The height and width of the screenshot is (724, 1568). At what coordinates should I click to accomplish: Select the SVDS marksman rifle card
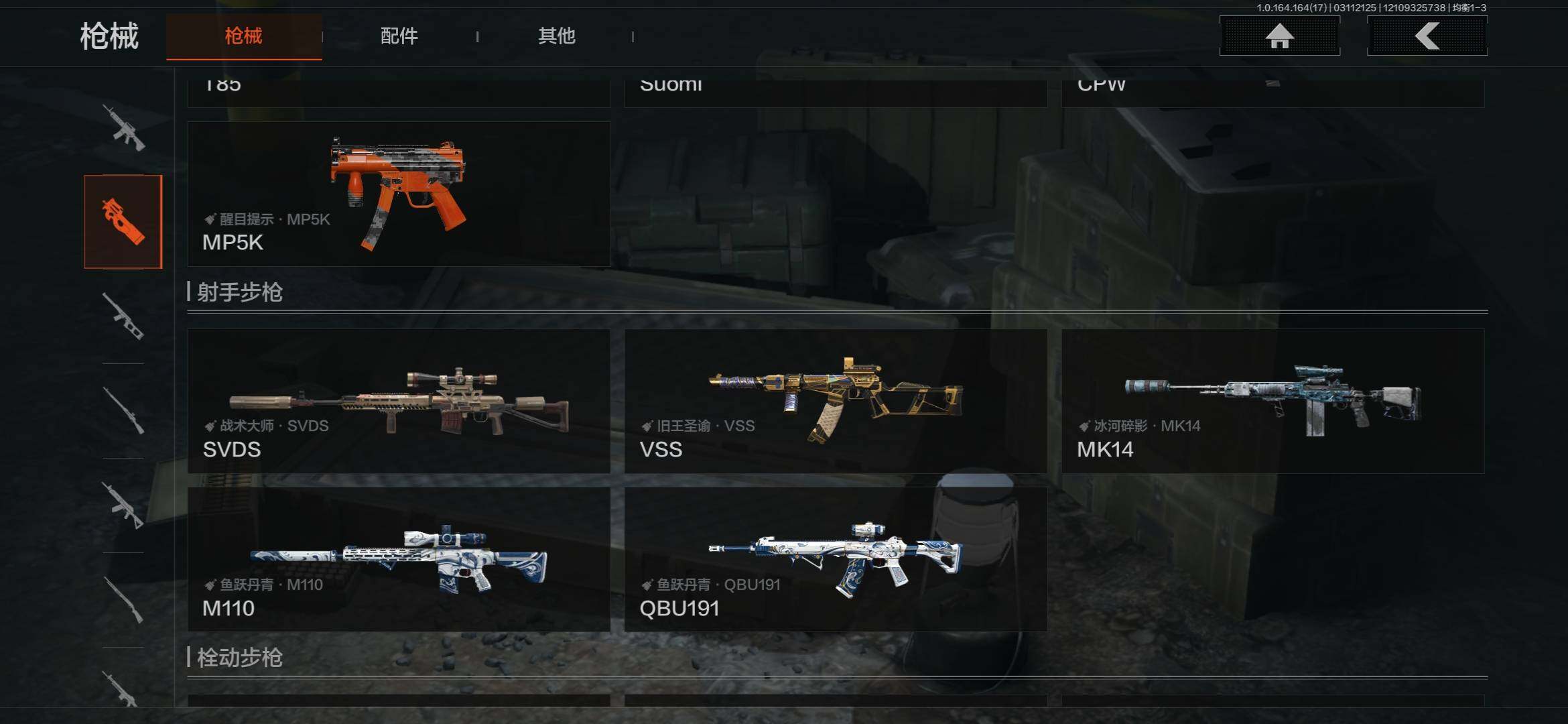(x=399, y=401)
